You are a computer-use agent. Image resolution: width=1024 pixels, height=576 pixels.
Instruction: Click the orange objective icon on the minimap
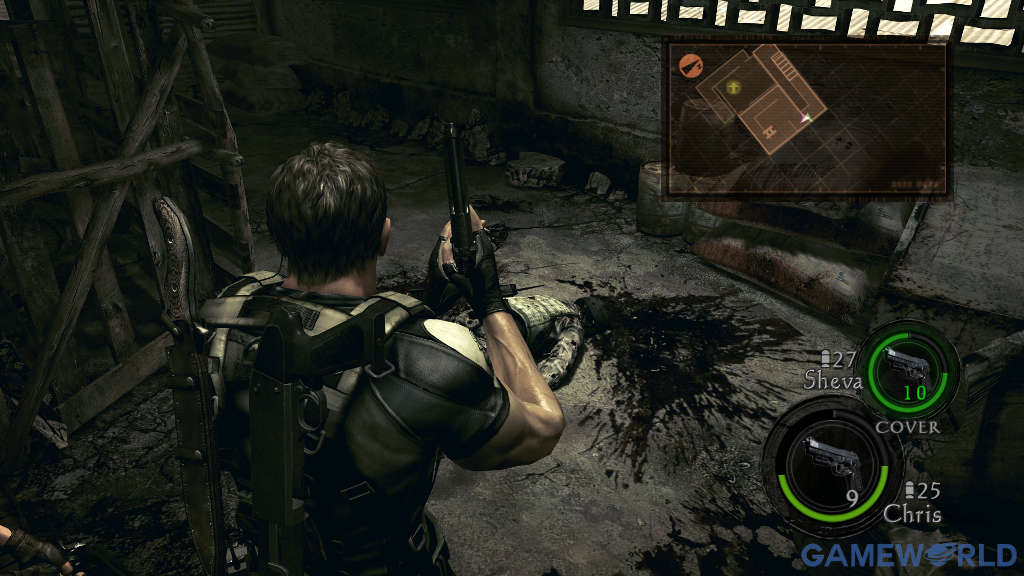[689, 65]
